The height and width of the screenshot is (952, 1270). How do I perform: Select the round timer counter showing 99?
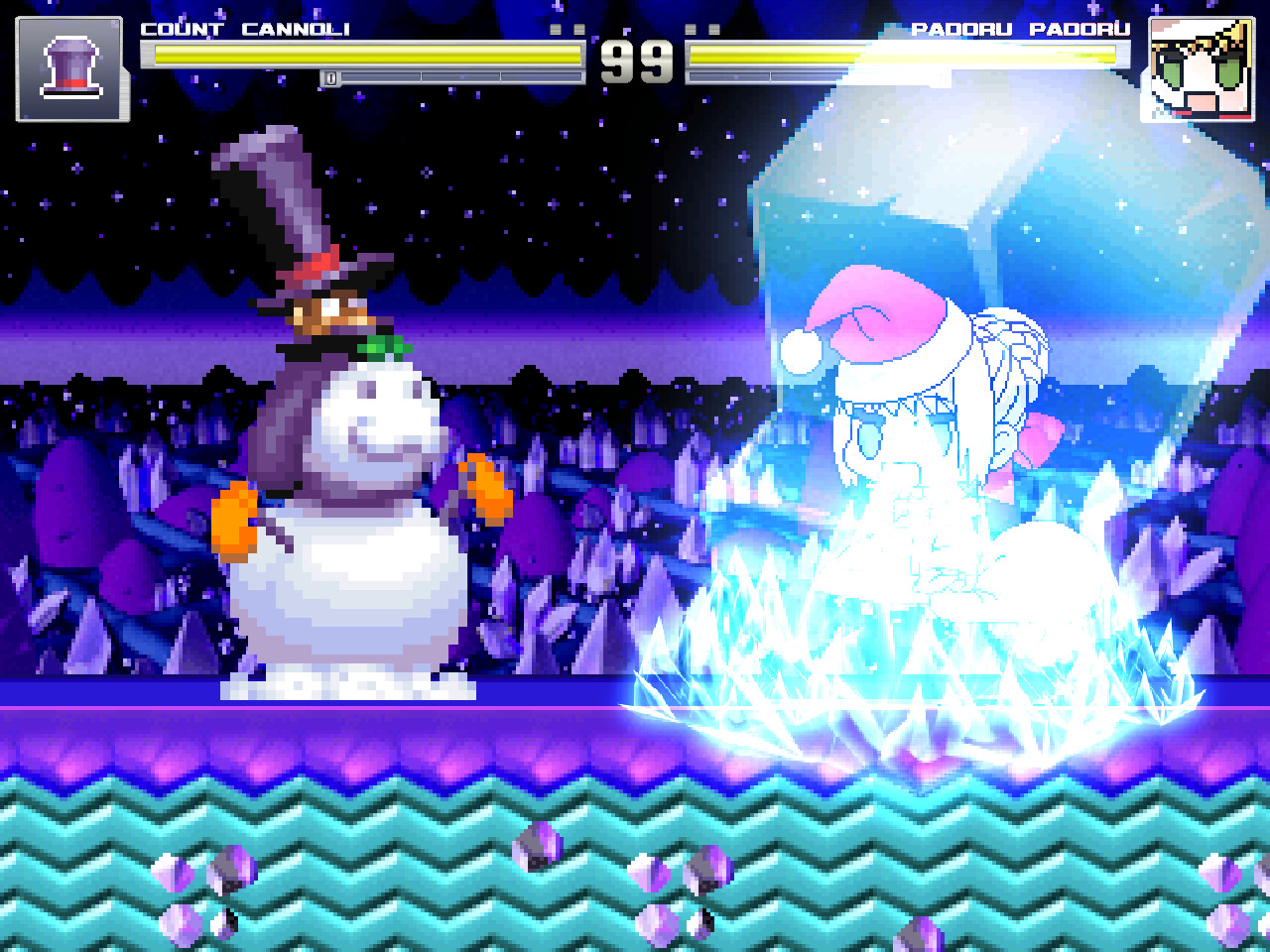click(x=635, y=61)
